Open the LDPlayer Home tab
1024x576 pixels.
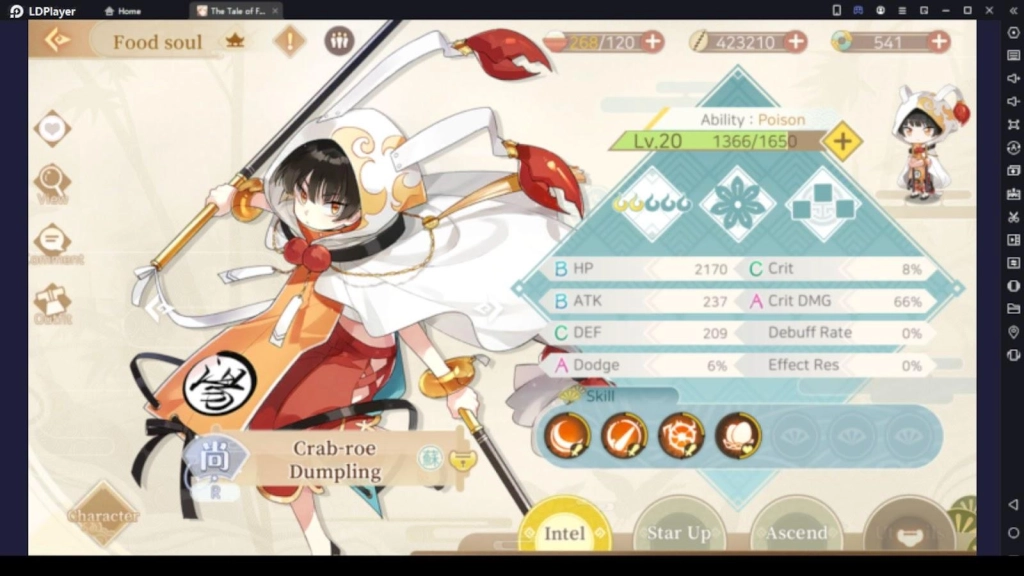point(123,11)
